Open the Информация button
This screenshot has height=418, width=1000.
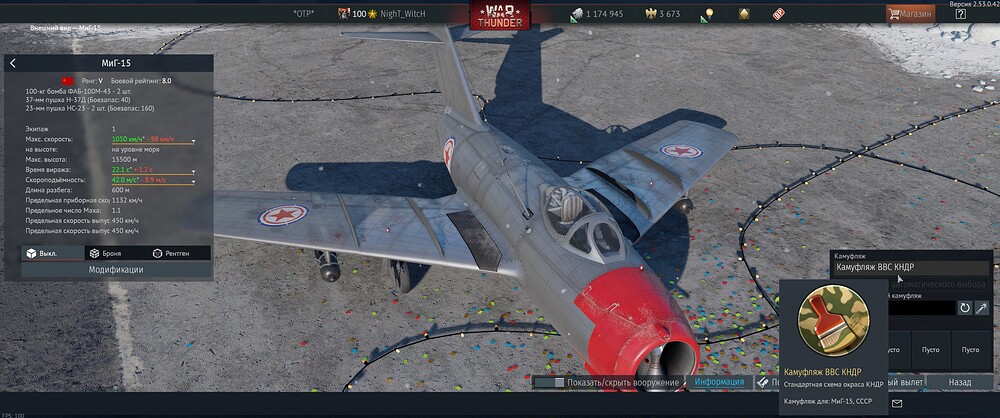[x=719, y=382]
